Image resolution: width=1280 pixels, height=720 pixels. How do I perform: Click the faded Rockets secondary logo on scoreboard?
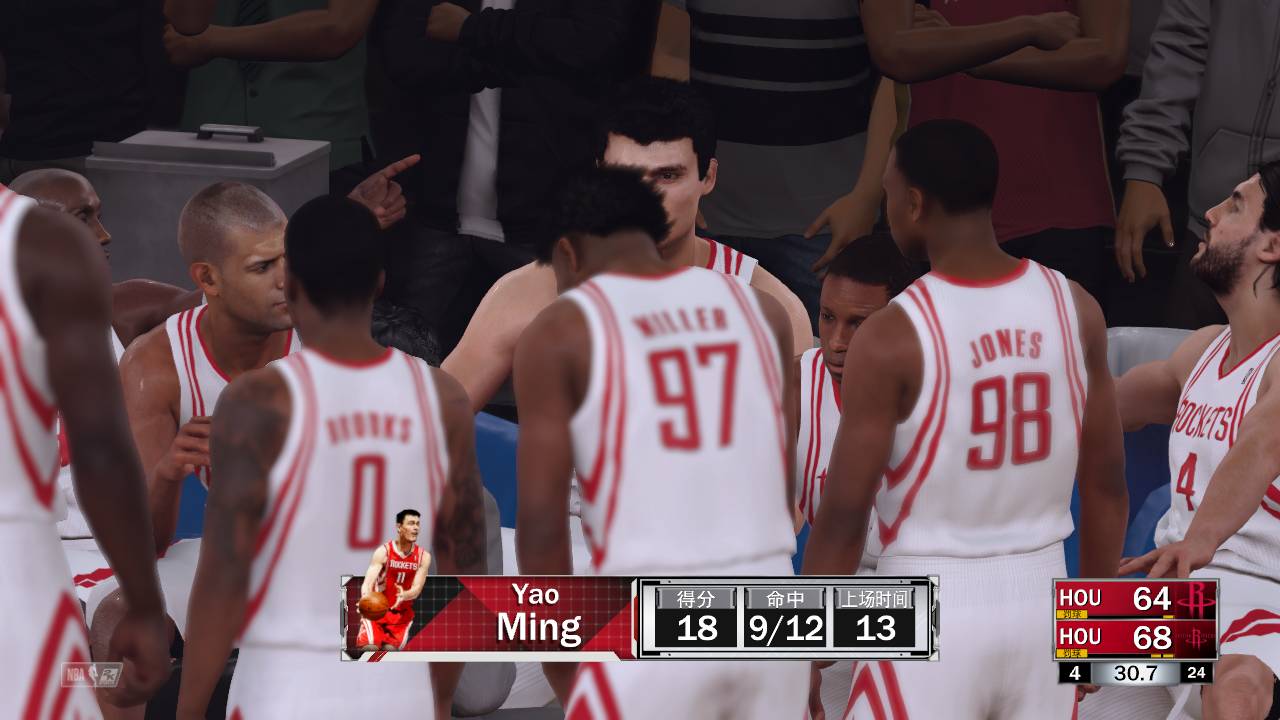tap(1197, 636)
